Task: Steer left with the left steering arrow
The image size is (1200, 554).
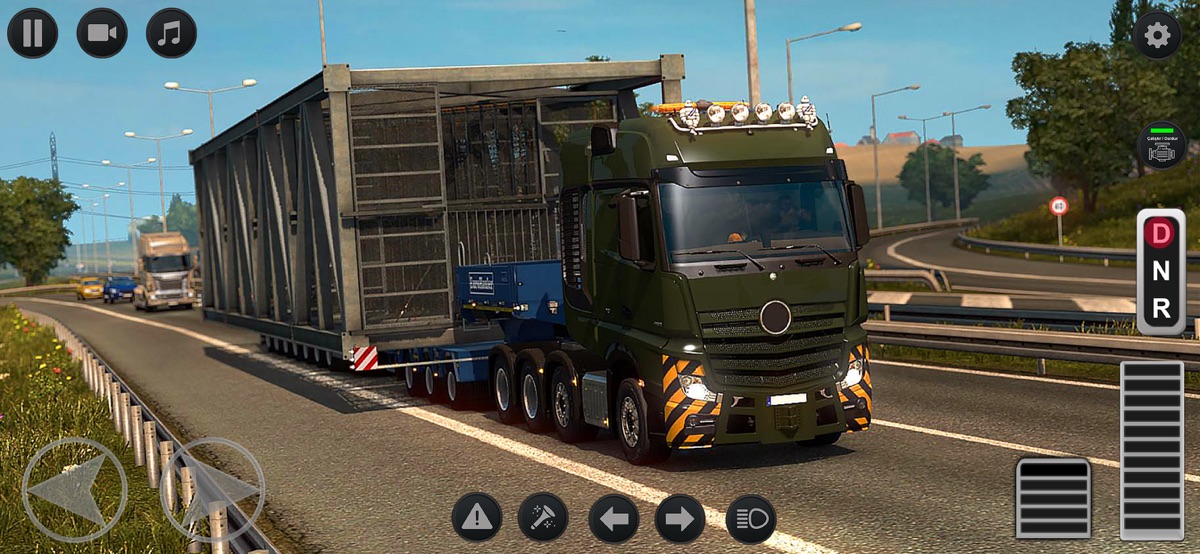Action: pyautogui.click(x=74, y=490)
